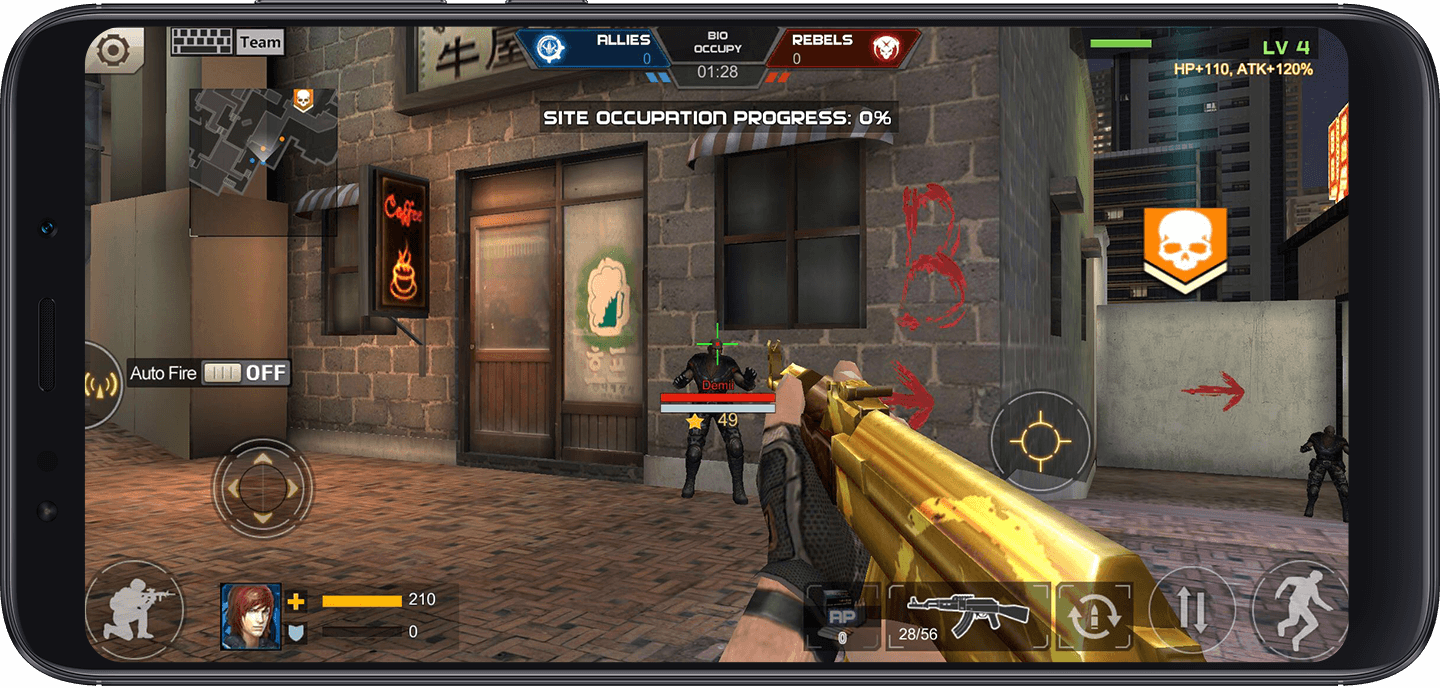Activate the crouching soldier stance button
The height and width of the screenshot is (688, 1440).
135,609
